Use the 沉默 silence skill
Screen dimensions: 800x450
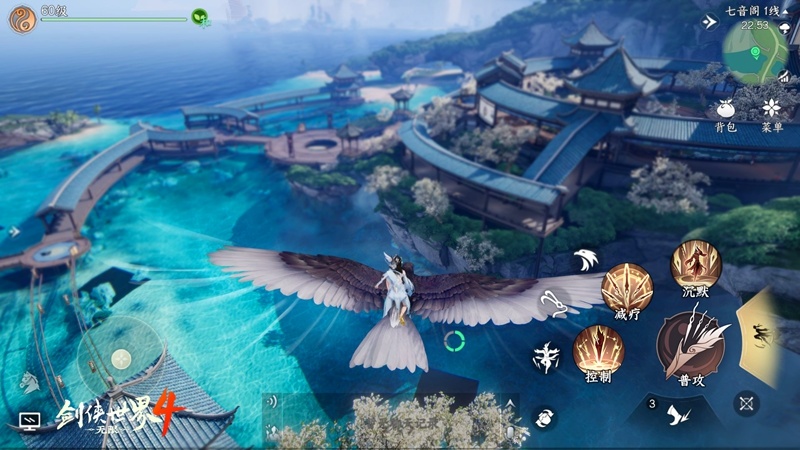pyautogui.click(x=696, y=264)
